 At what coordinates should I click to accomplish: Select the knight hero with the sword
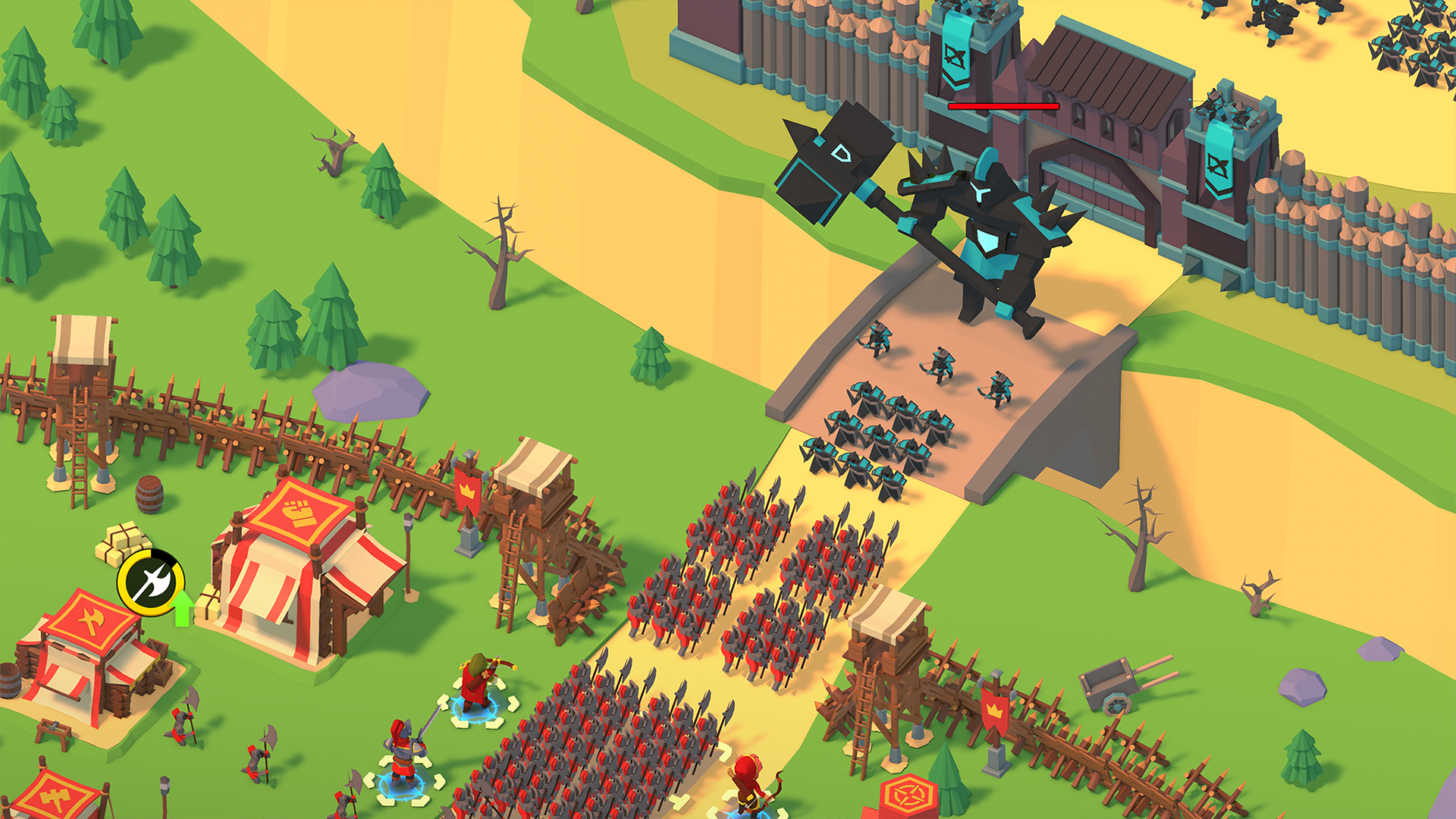[x=403, y=751]
